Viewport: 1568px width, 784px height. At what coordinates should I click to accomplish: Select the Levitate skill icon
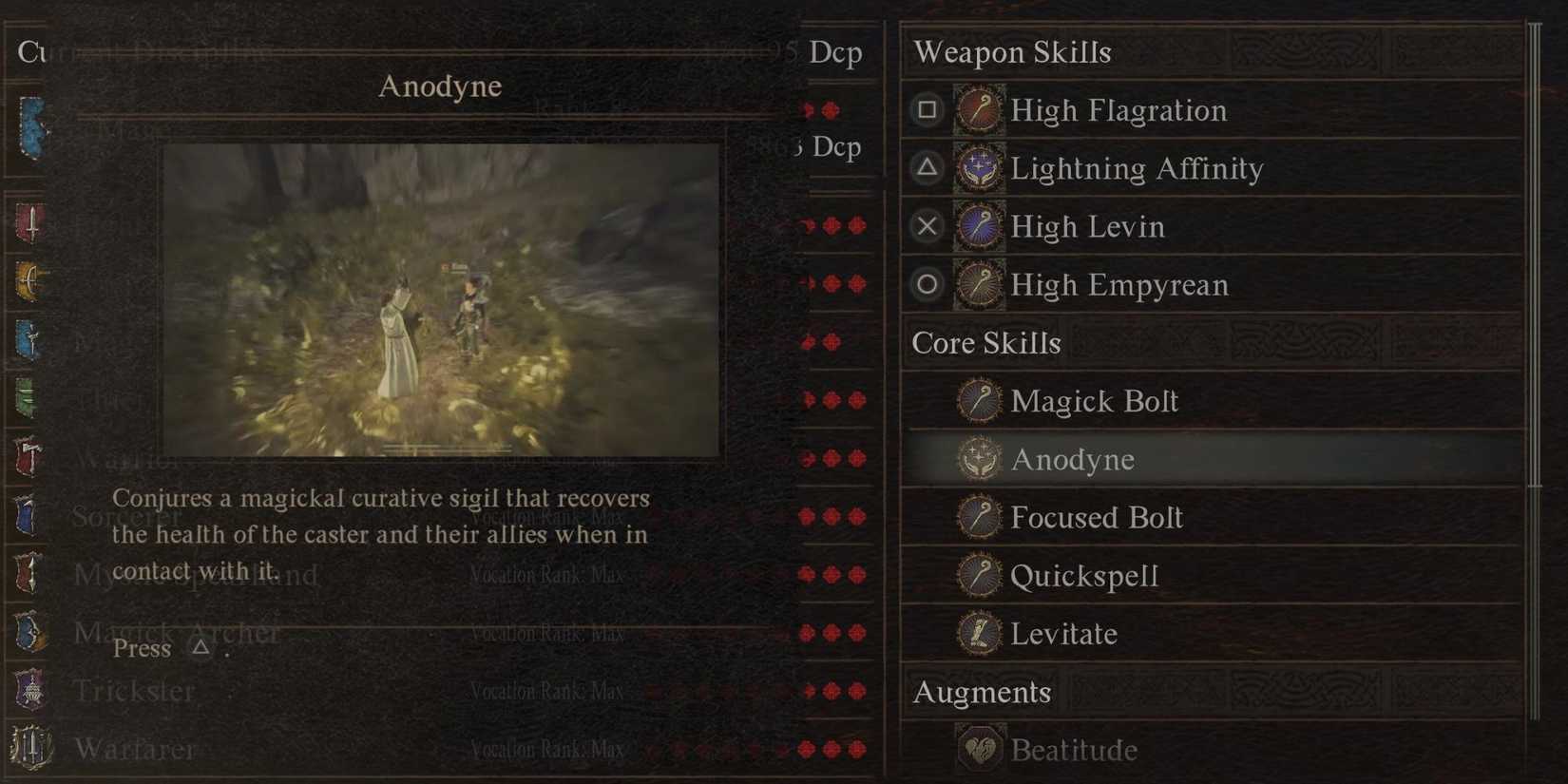pyautogui.click(x=980, y=634)
